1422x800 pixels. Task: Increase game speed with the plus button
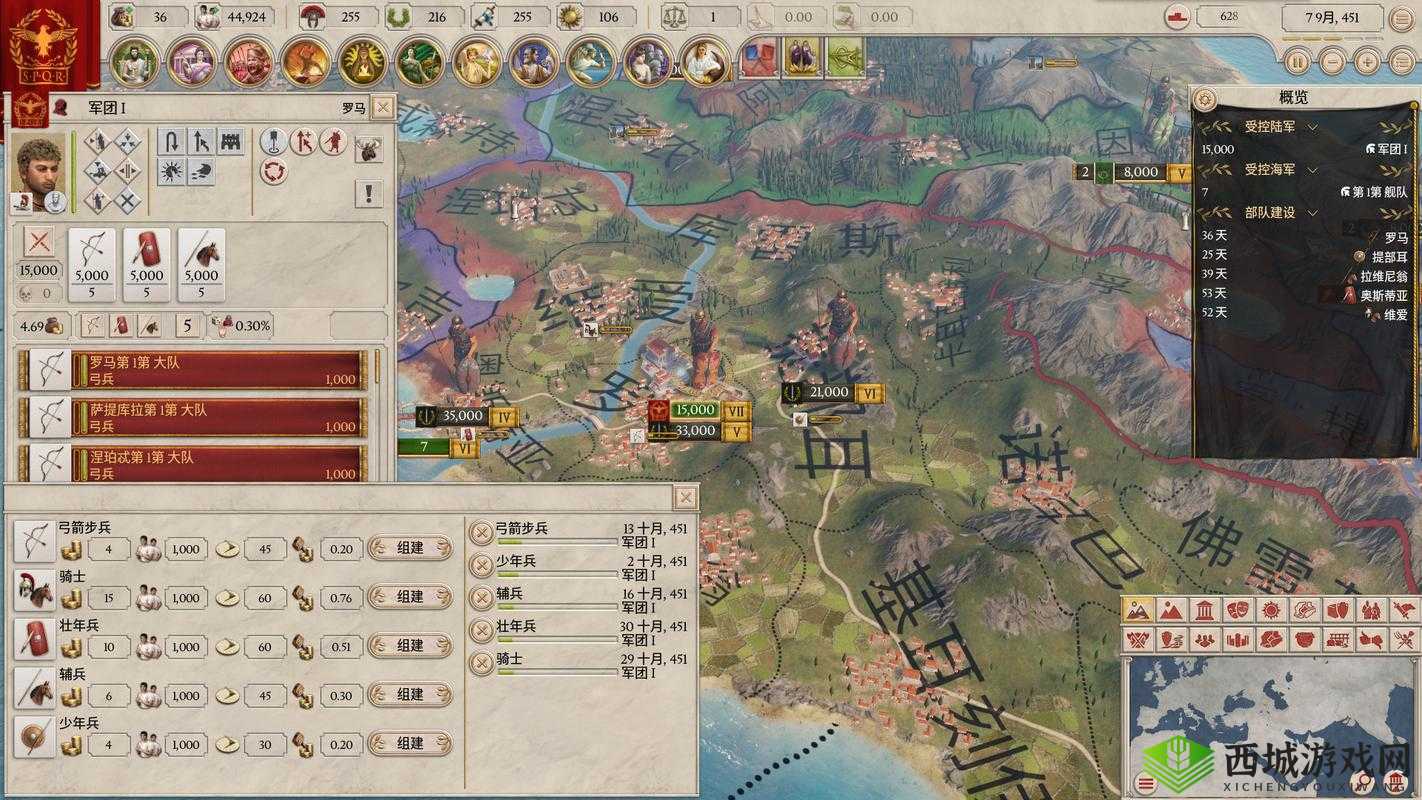(x=1366, y=61)
